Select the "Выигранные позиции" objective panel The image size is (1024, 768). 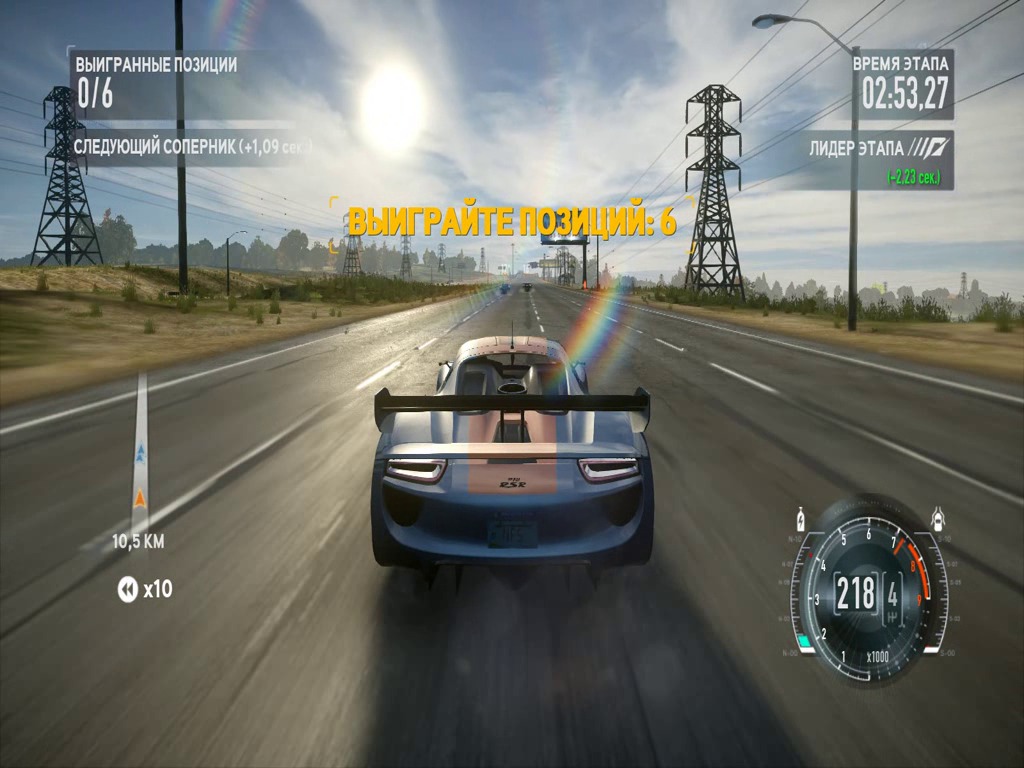coord(157,82)
